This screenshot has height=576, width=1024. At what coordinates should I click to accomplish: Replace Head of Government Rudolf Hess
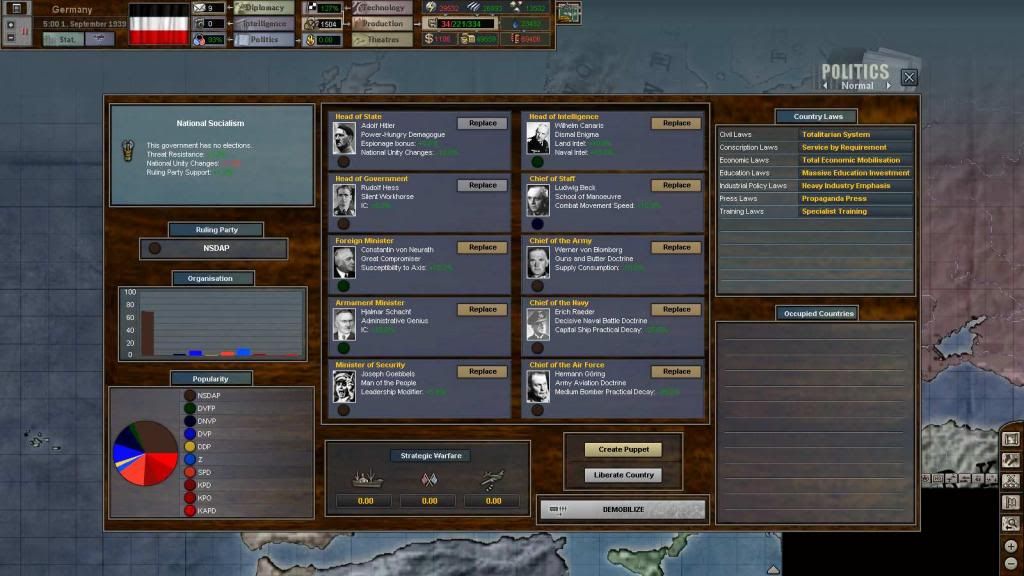point(482,185)
